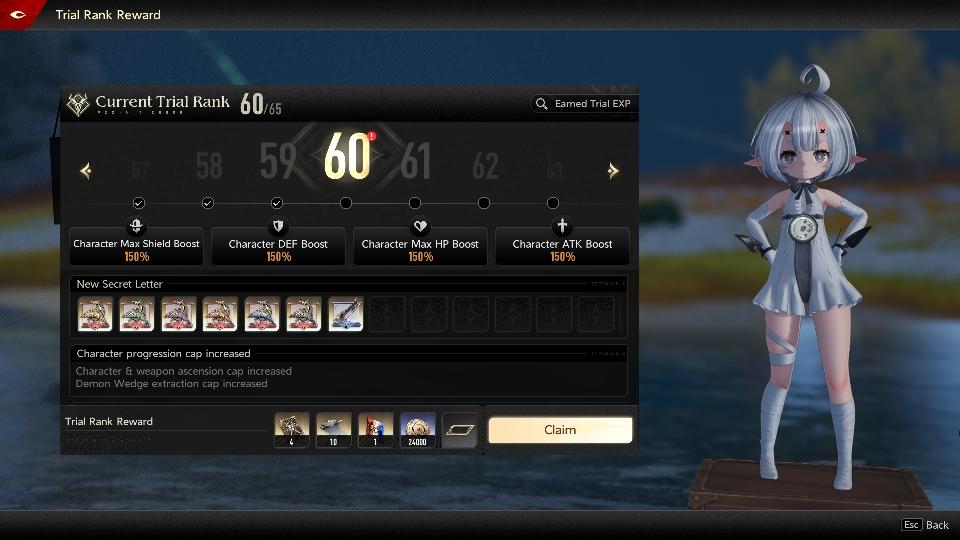Screen dimensions: 960x540
Task: Inspect the 24000 coin reward
Action: (418, 430)
